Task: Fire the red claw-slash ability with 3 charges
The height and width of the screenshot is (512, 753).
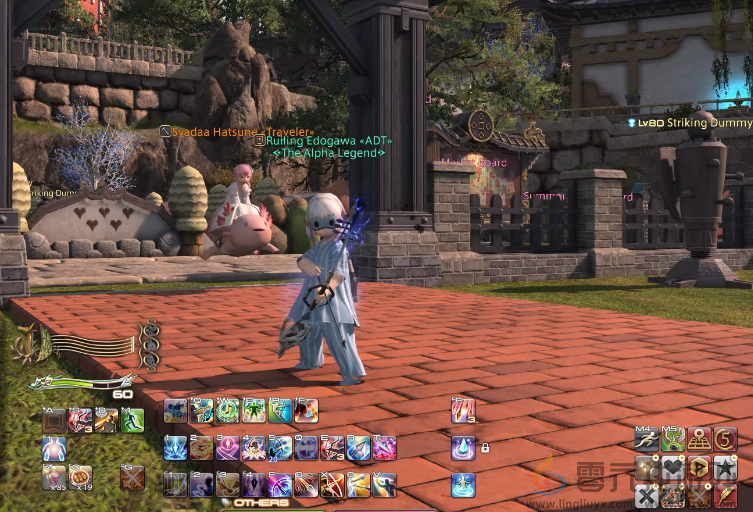Action: (462, 411)
